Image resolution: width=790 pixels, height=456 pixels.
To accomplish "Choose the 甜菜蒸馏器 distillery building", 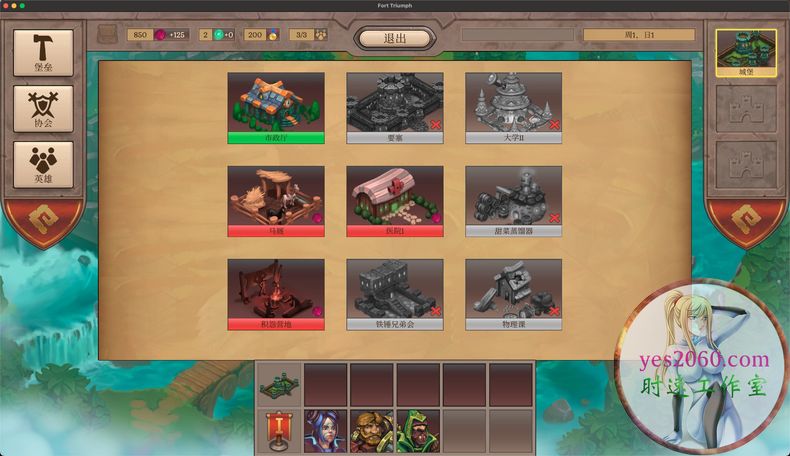I will click(513, 200).
